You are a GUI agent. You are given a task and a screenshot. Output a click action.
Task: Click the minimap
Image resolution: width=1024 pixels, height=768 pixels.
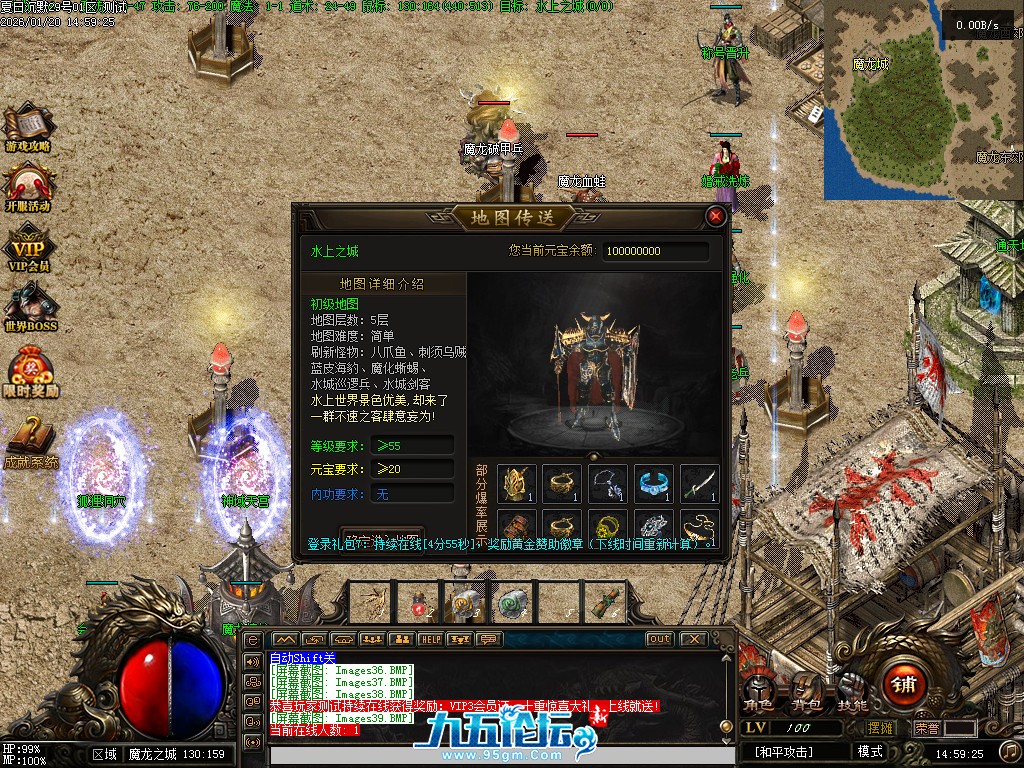(x=921, y=98)
